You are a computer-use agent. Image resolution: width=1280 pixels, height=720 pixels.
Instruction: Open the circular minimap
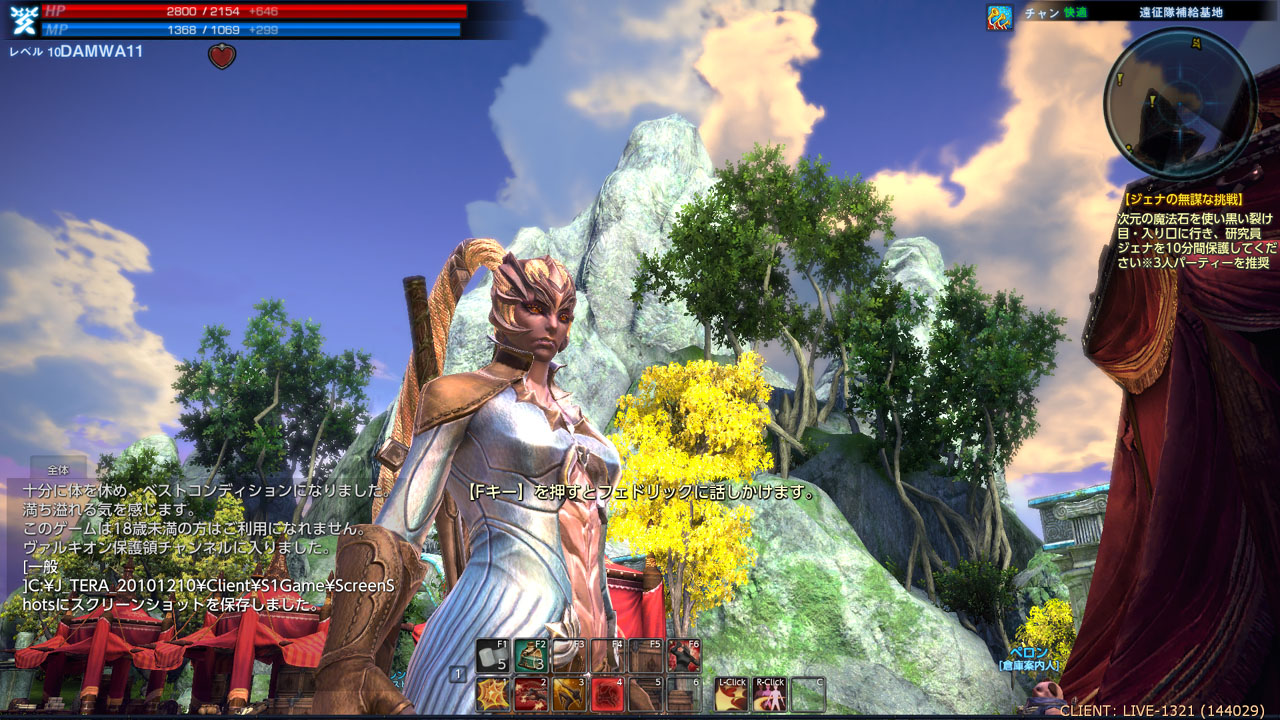coord(1180,102)
